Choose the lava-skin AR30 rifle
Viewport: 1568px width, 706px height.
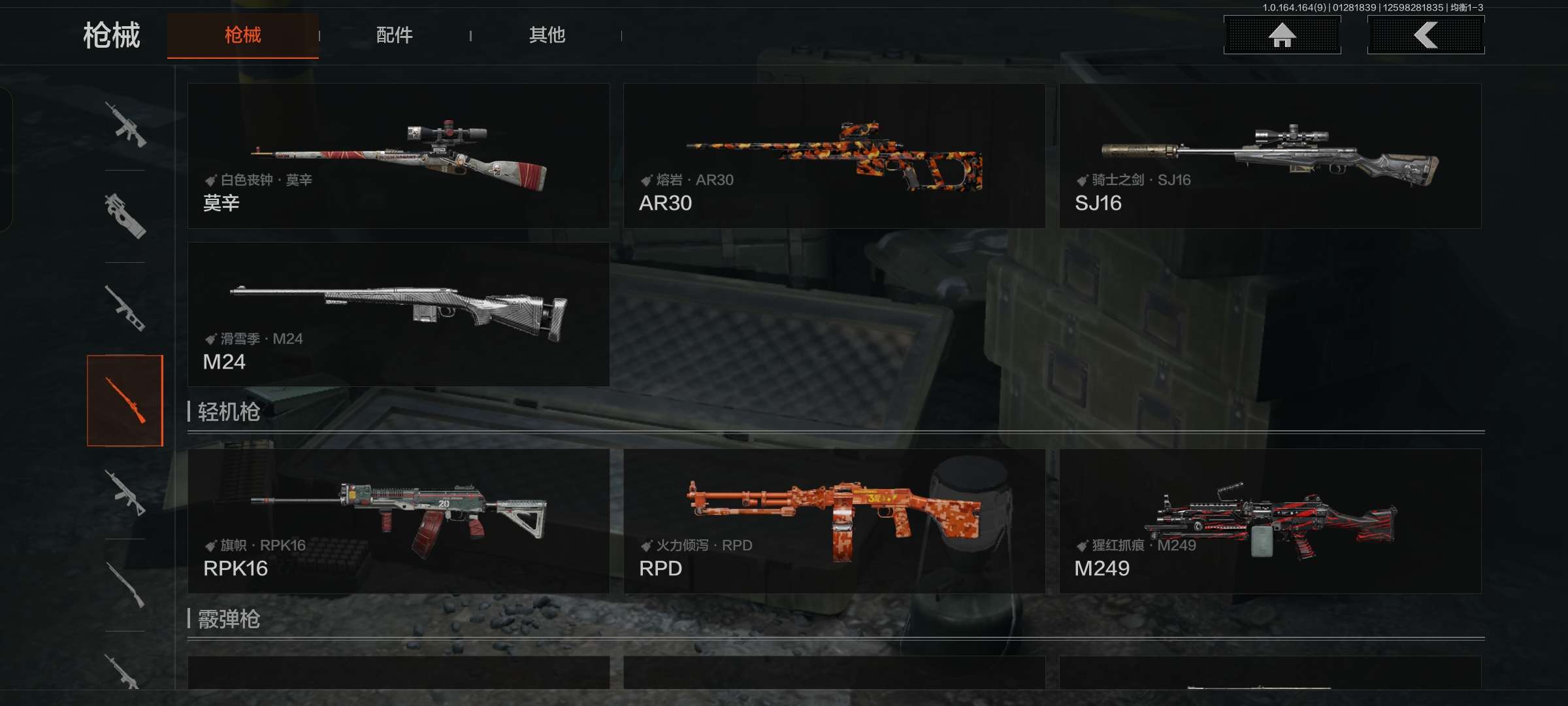834,156
